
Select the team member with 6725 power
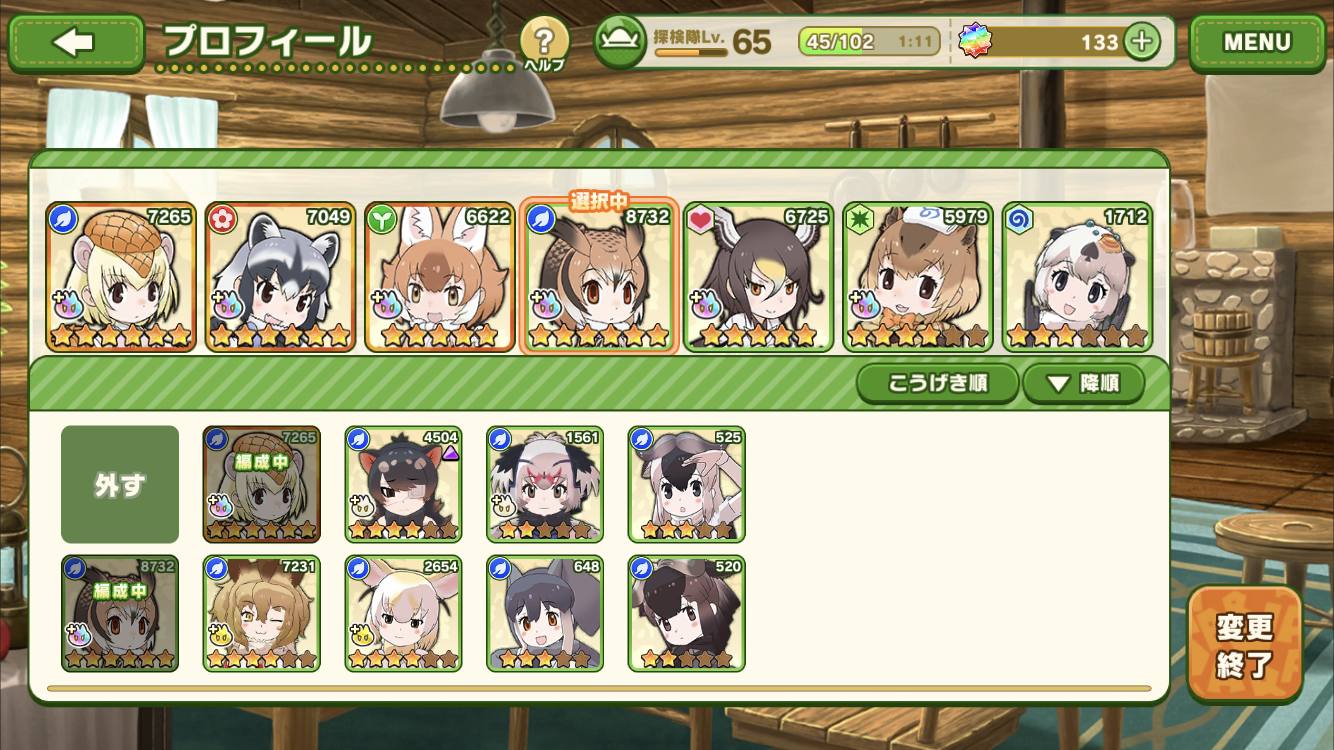(x=759, y=277)
